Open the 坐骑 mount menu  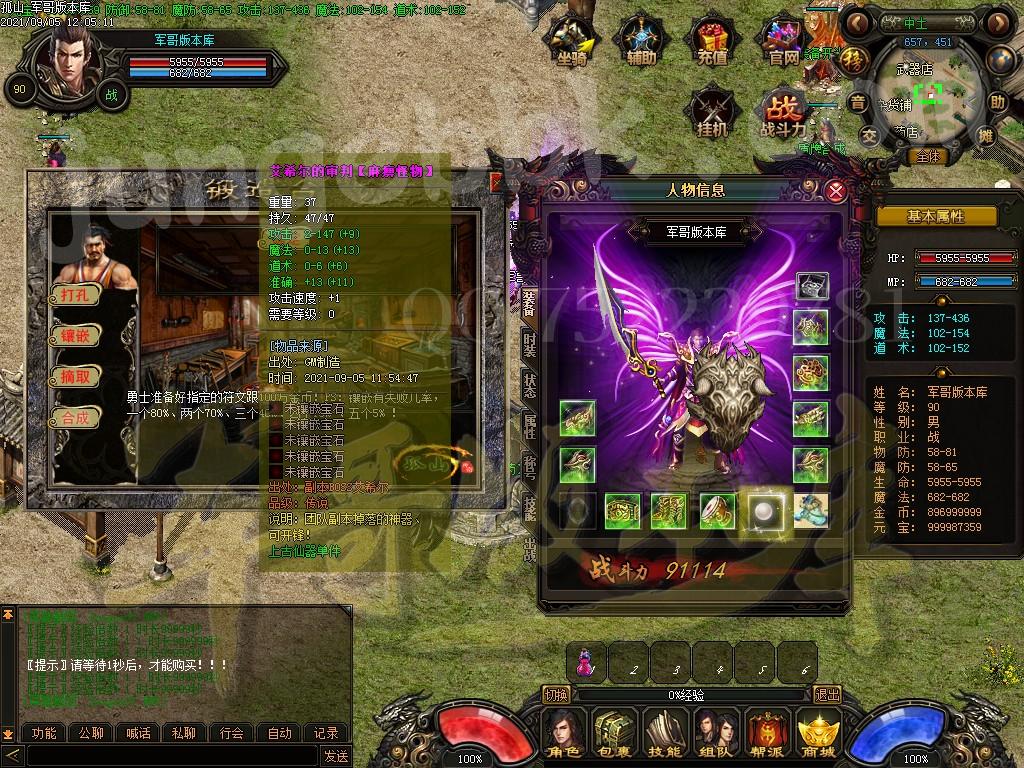[x=571, y=42]
